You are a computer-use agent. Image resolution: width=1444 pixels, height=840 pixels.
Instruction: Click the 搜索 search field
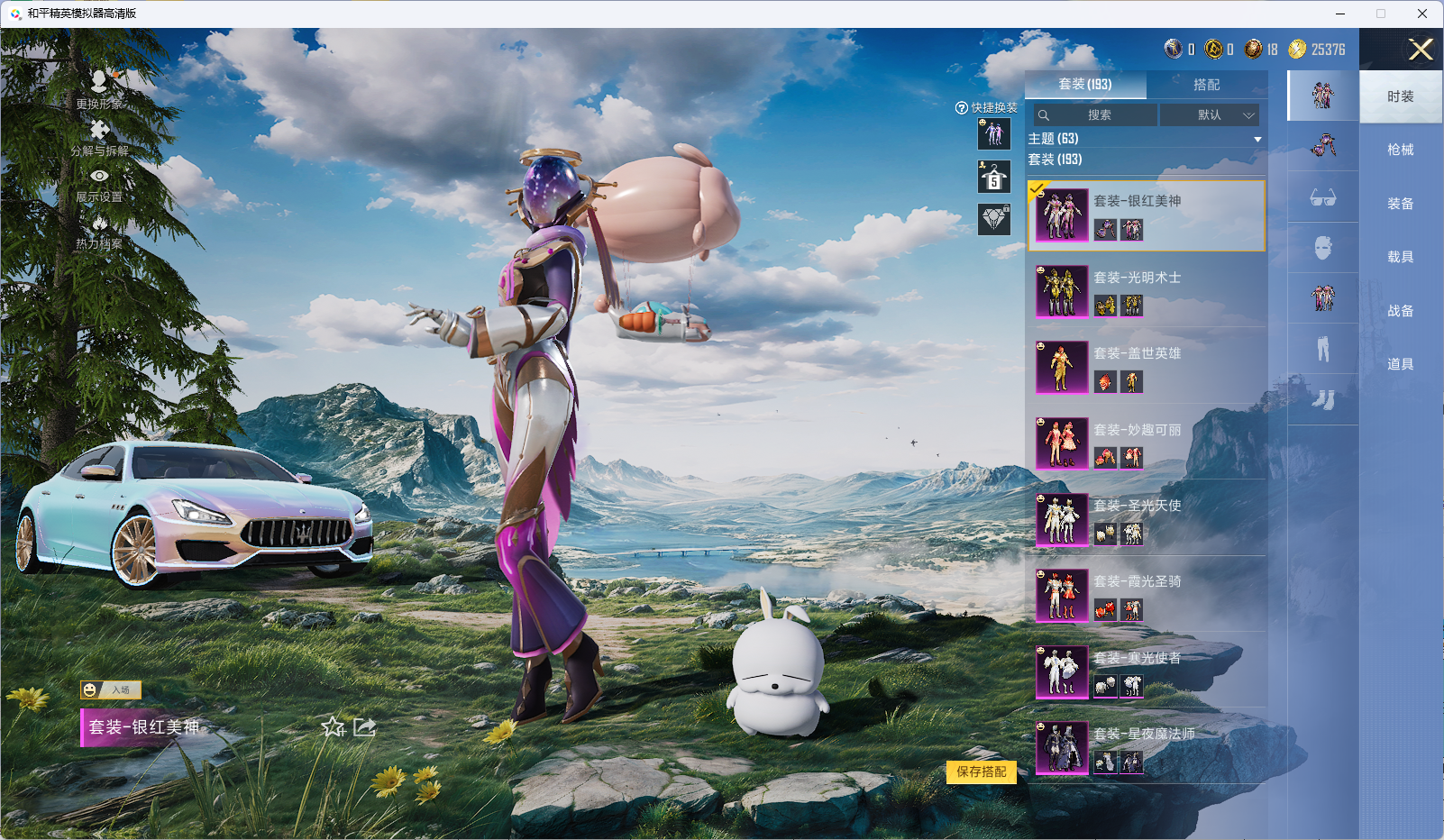(1096, 115)
